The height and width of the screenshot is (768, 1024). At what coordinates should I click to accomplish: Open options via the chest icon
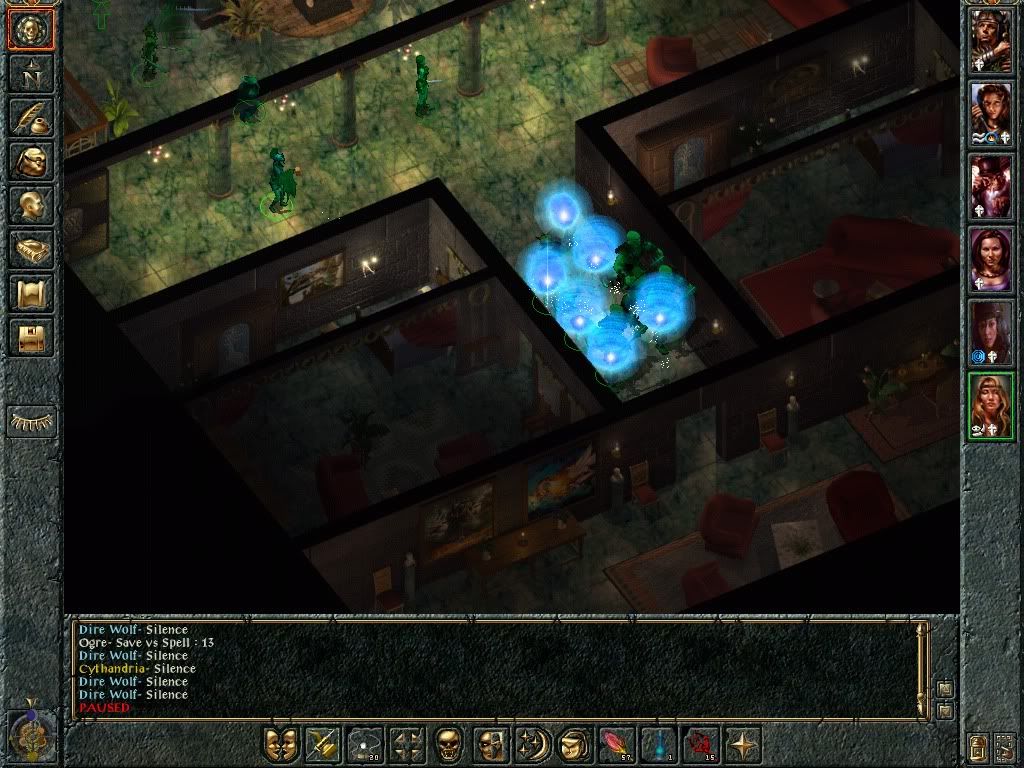(x=32, y=338)
